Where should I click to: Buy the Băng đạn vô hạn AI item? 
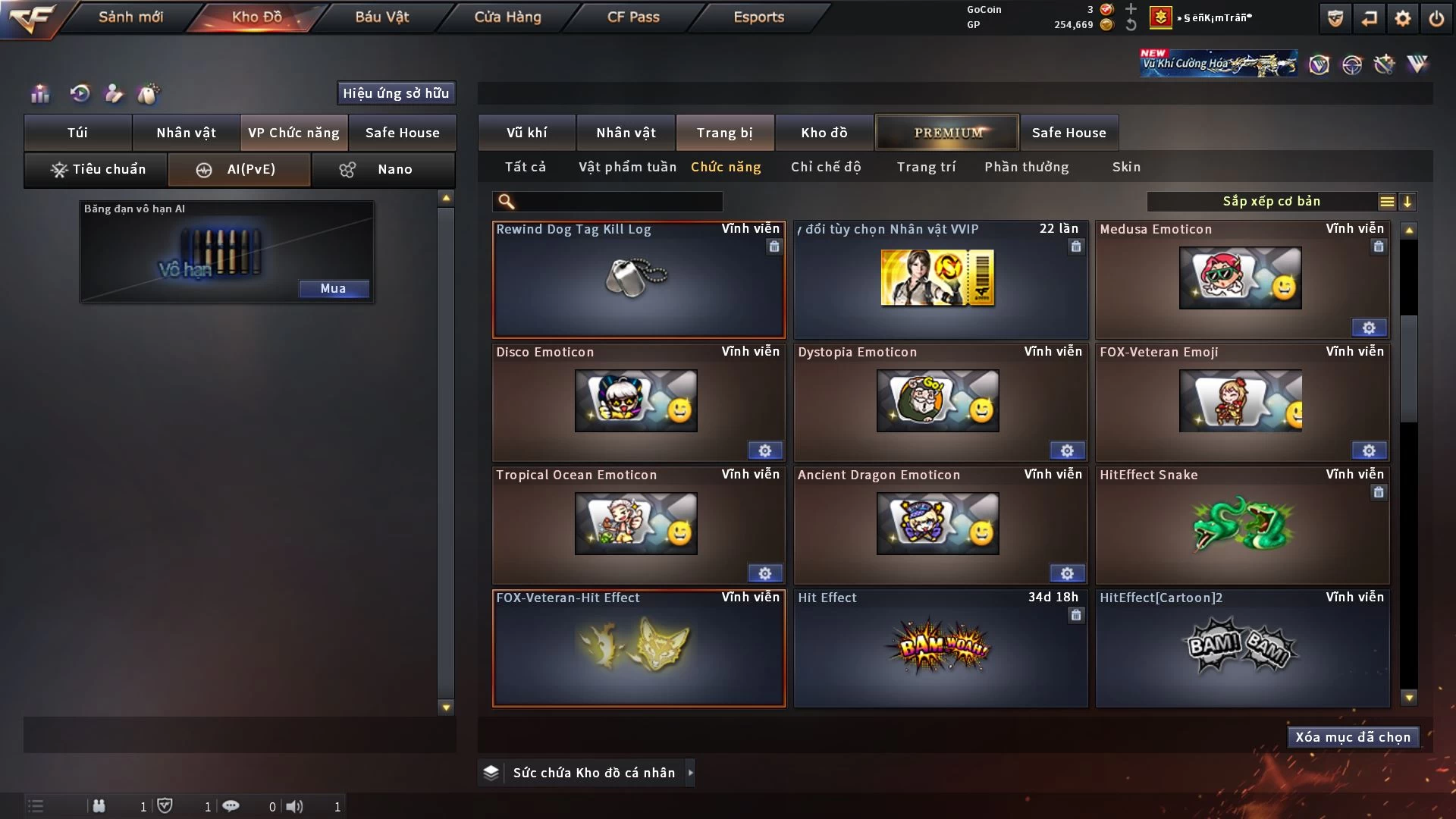tap(333, 288)
